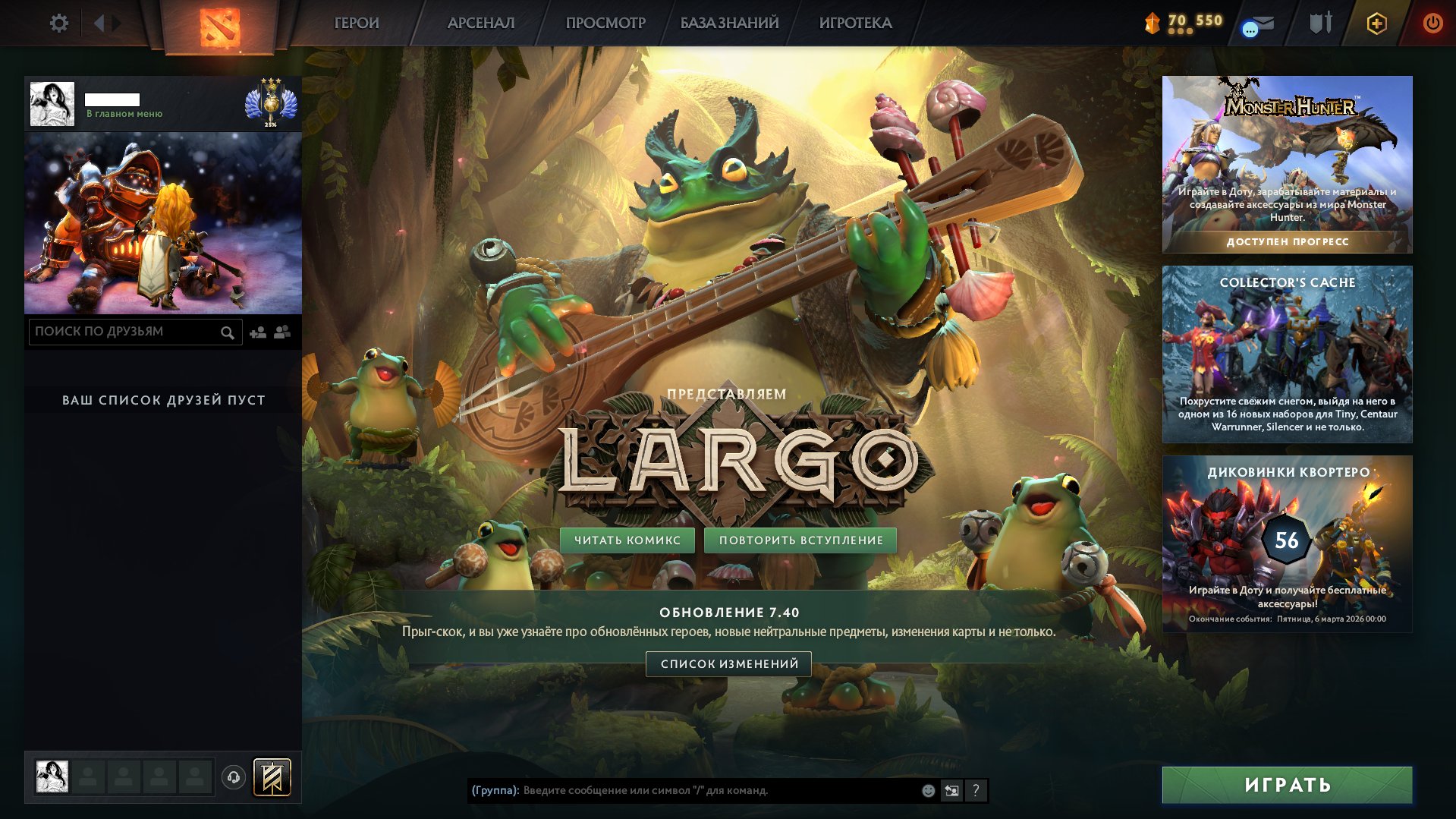The height and width of the screenshot is (819, 1456).
Task: Toggle the emoticon picker in the chat bar
Action: (x=927, y=791)
